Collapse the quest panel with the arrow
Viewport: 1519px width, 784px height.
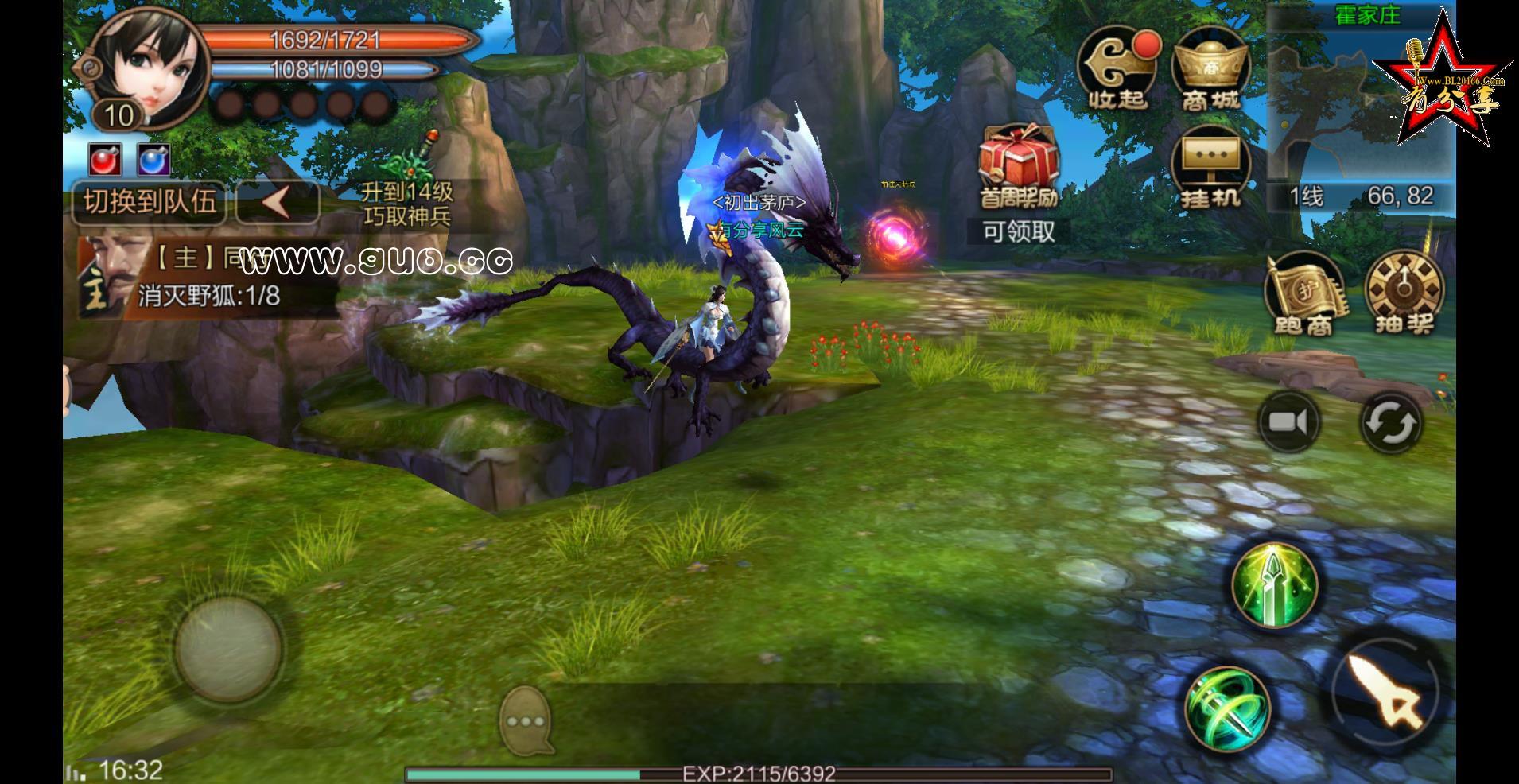coord(278,202)
